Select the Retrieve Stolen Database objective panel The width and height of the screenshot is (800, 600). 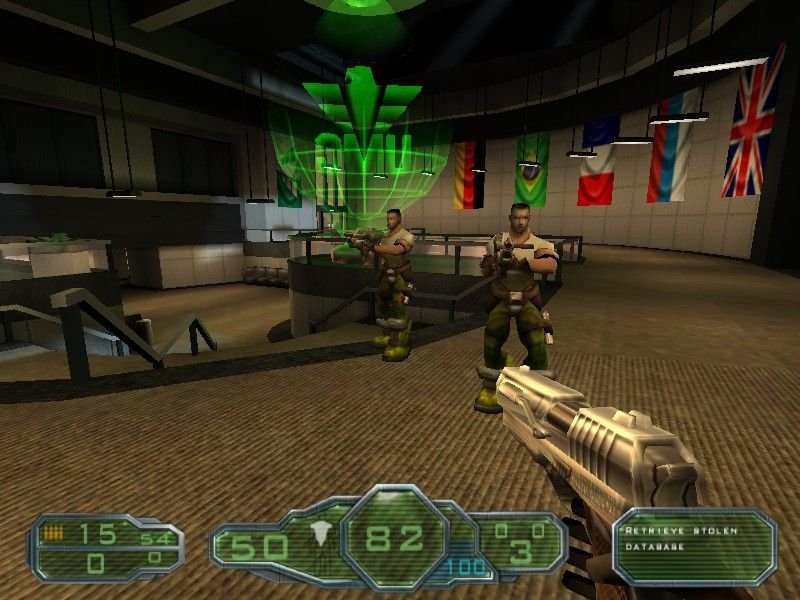(x=694, y=545)
